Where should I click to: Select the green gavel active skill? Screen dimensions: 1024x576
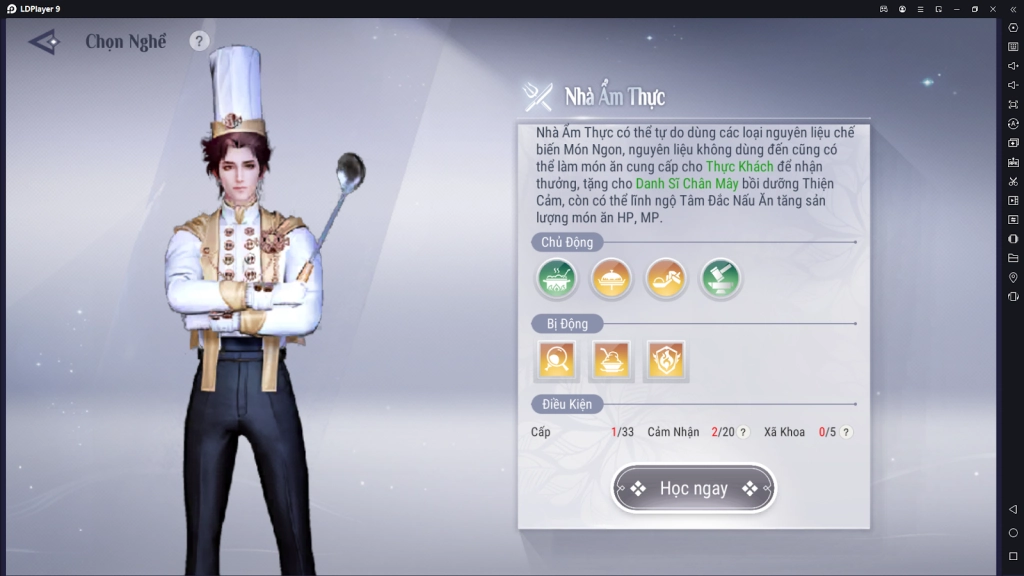pos(720,279)
